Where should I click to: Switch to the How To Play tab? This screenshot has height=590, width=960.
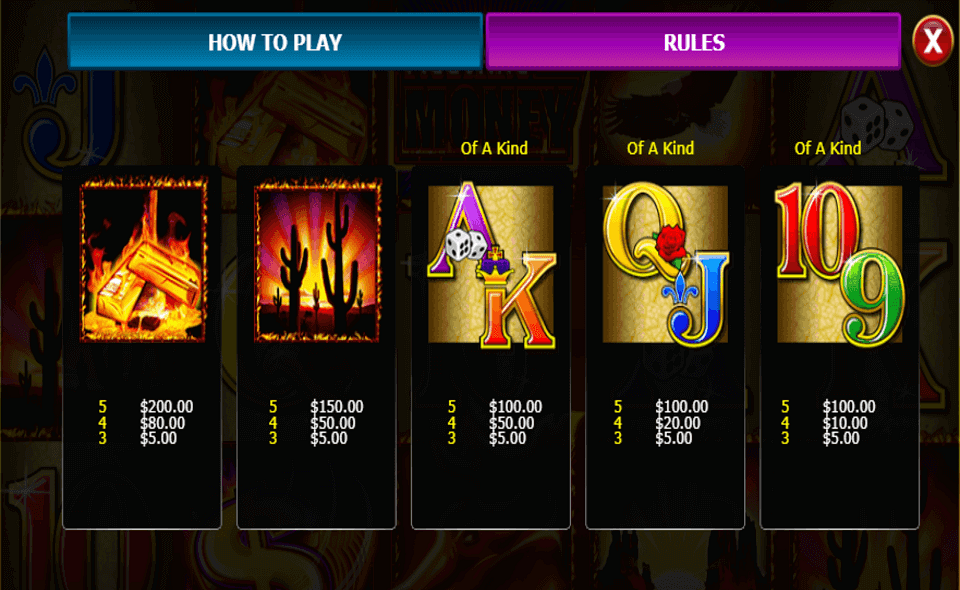click(275, 42)
